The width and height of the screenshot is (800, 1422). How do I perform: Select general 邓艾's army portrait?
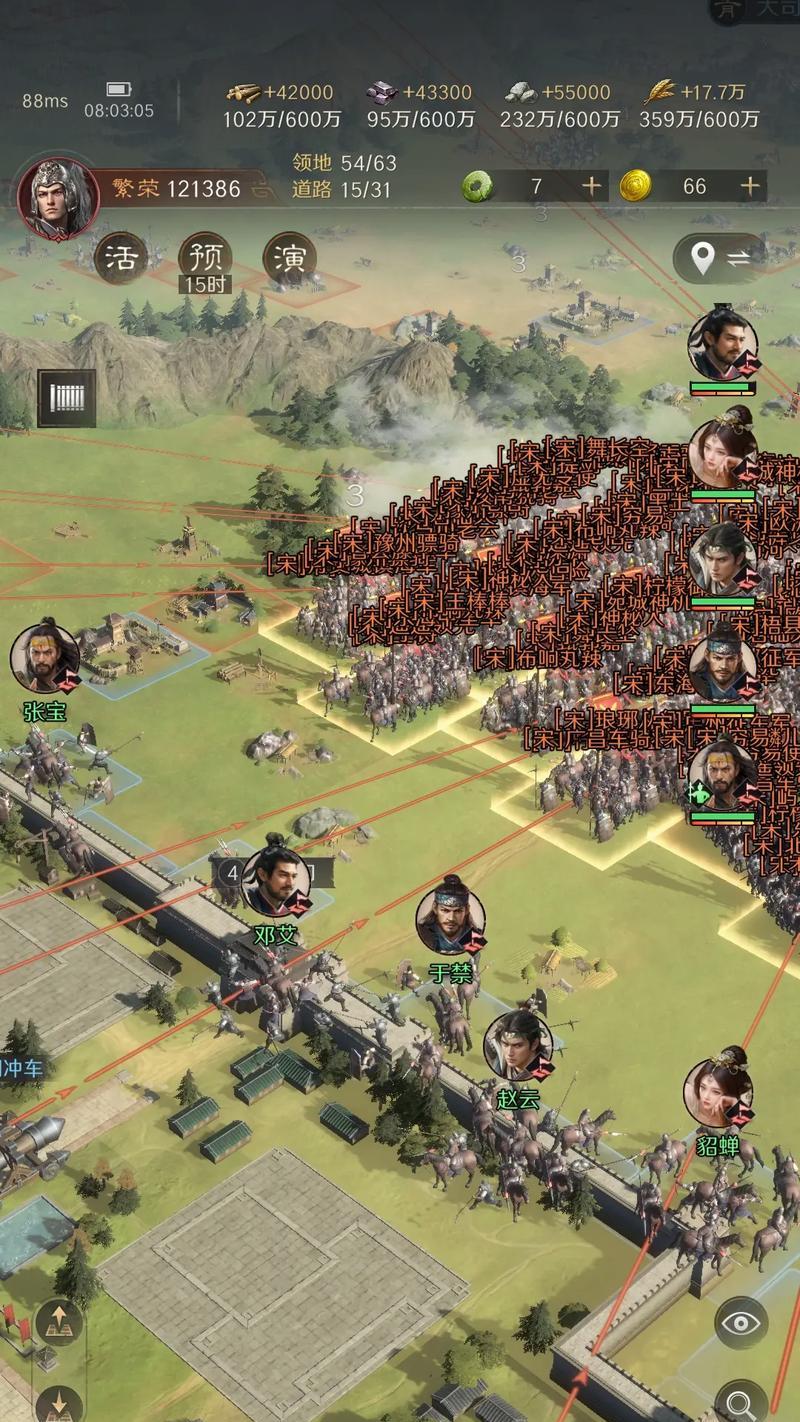tap(275, 882)
